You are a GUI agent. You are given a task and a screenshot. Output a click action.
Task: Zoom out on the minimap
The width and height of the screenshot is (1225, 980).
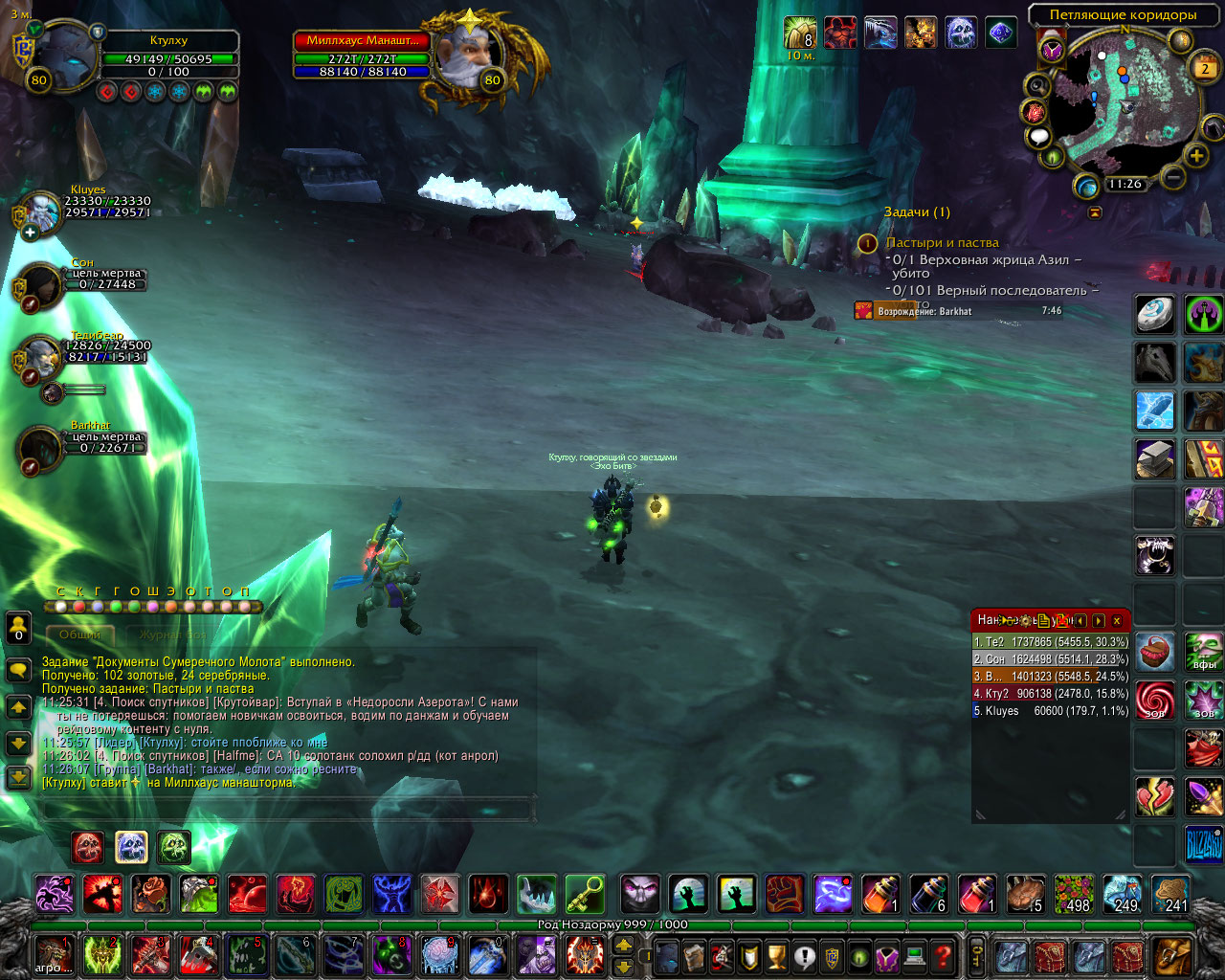pos(1173,177)
